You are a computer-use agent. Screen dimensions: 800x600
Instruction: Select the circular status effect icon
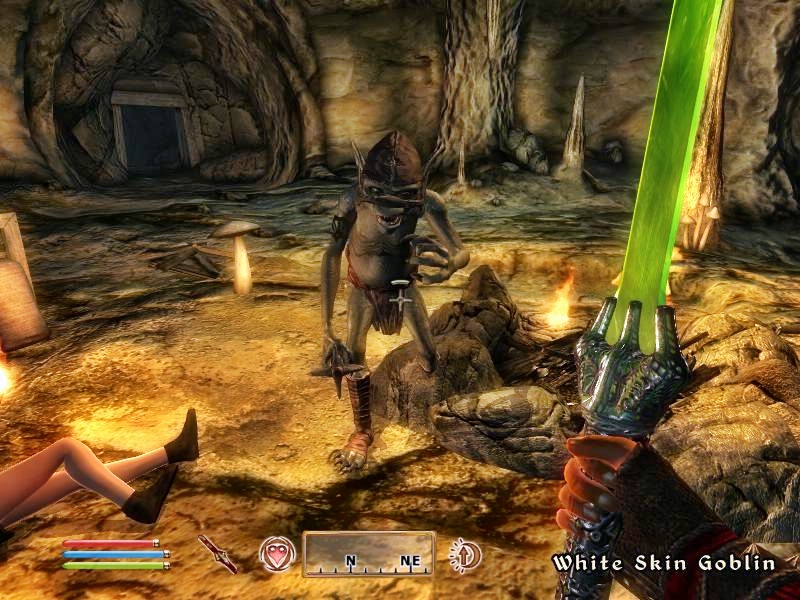point(465,553)
